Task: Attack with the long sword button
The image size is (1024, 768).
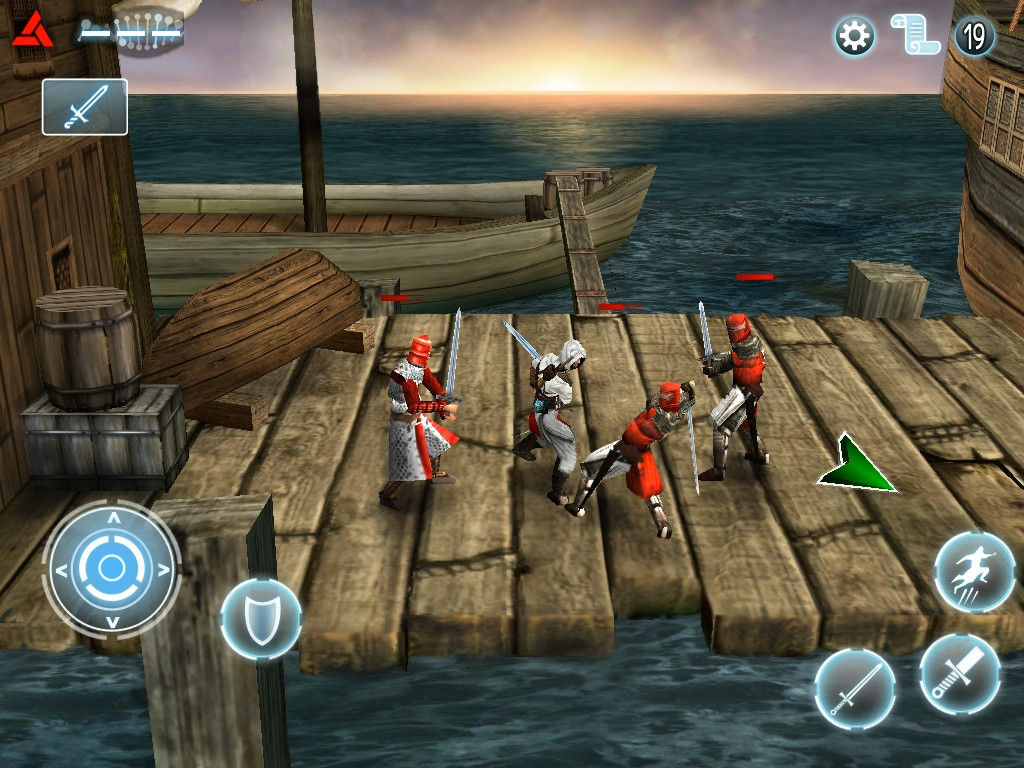Action: (x=855, y=688)
